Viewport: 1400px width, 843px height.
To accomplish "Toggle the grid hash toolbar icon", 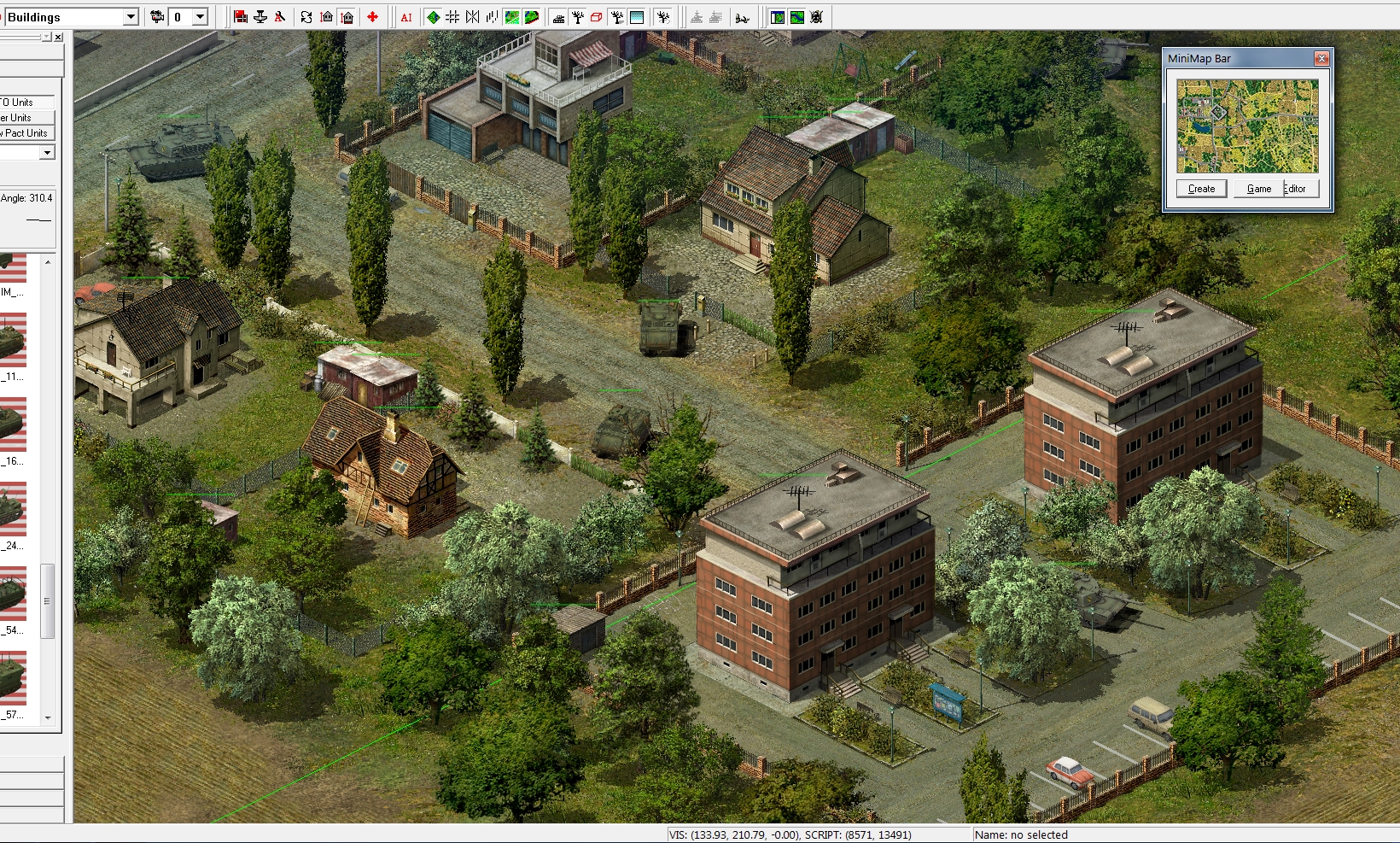I will [x=452, y=17].
